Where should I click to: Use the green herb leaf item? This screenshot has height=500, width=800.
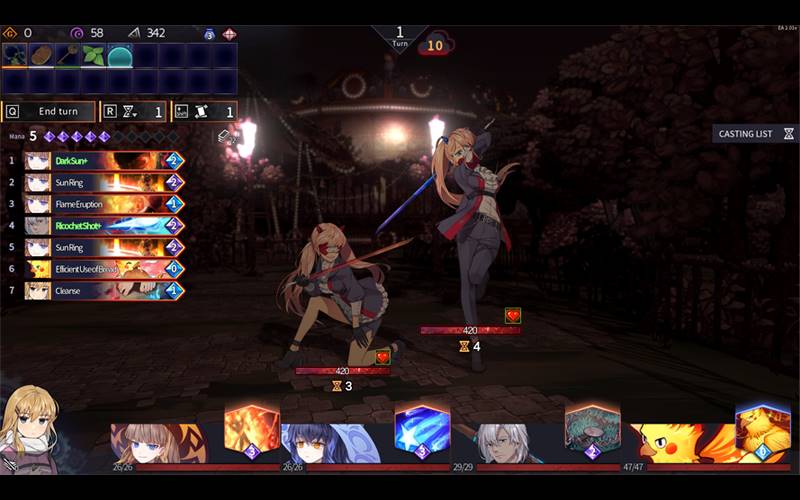pyautogui.click(x=94, y=56)
